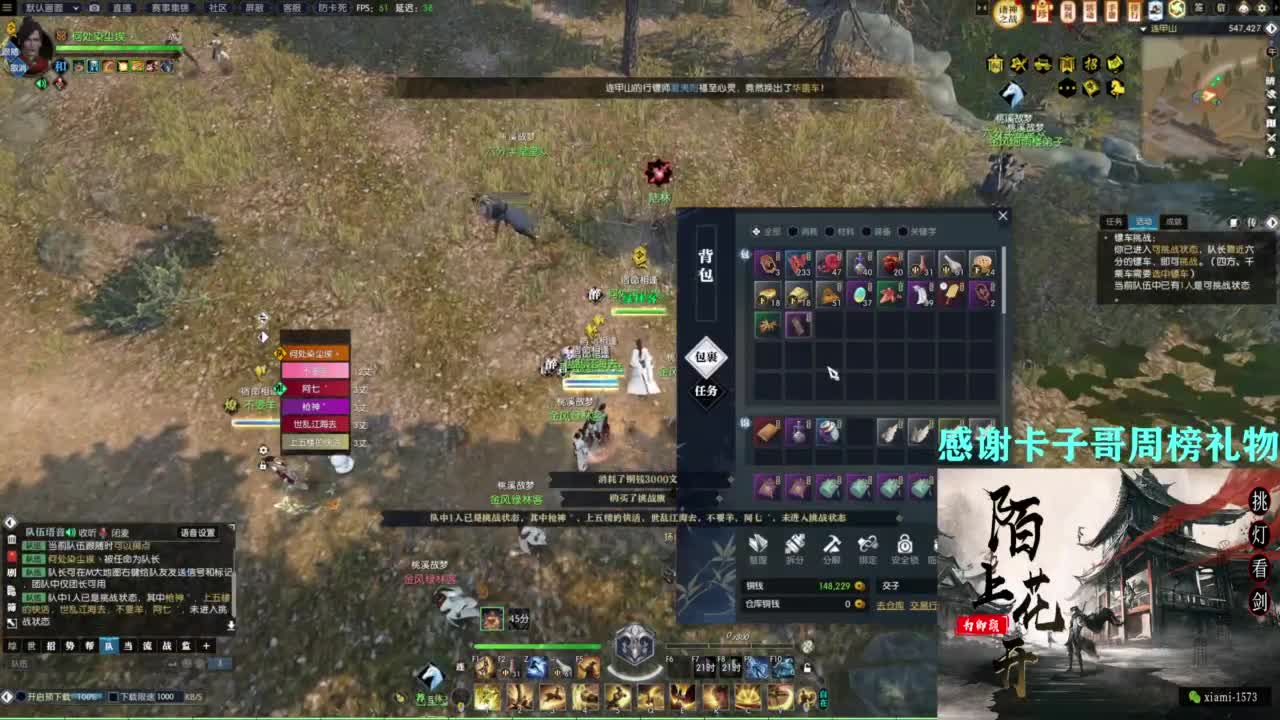The height and width of the screenshot is (720, 1280).
Task: Click the 绑定 bind chain icon
Action: [x=867, y=545]
